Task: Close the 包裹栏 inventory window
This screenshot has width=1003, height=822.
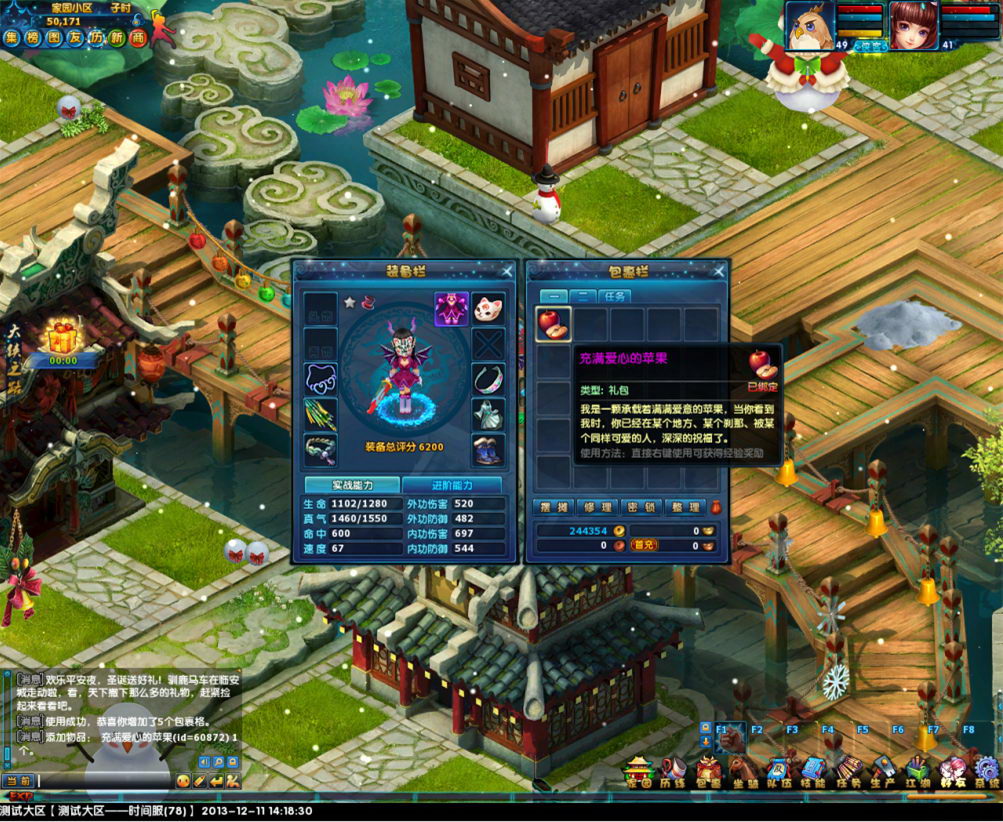Action: (x=717, y=271)
